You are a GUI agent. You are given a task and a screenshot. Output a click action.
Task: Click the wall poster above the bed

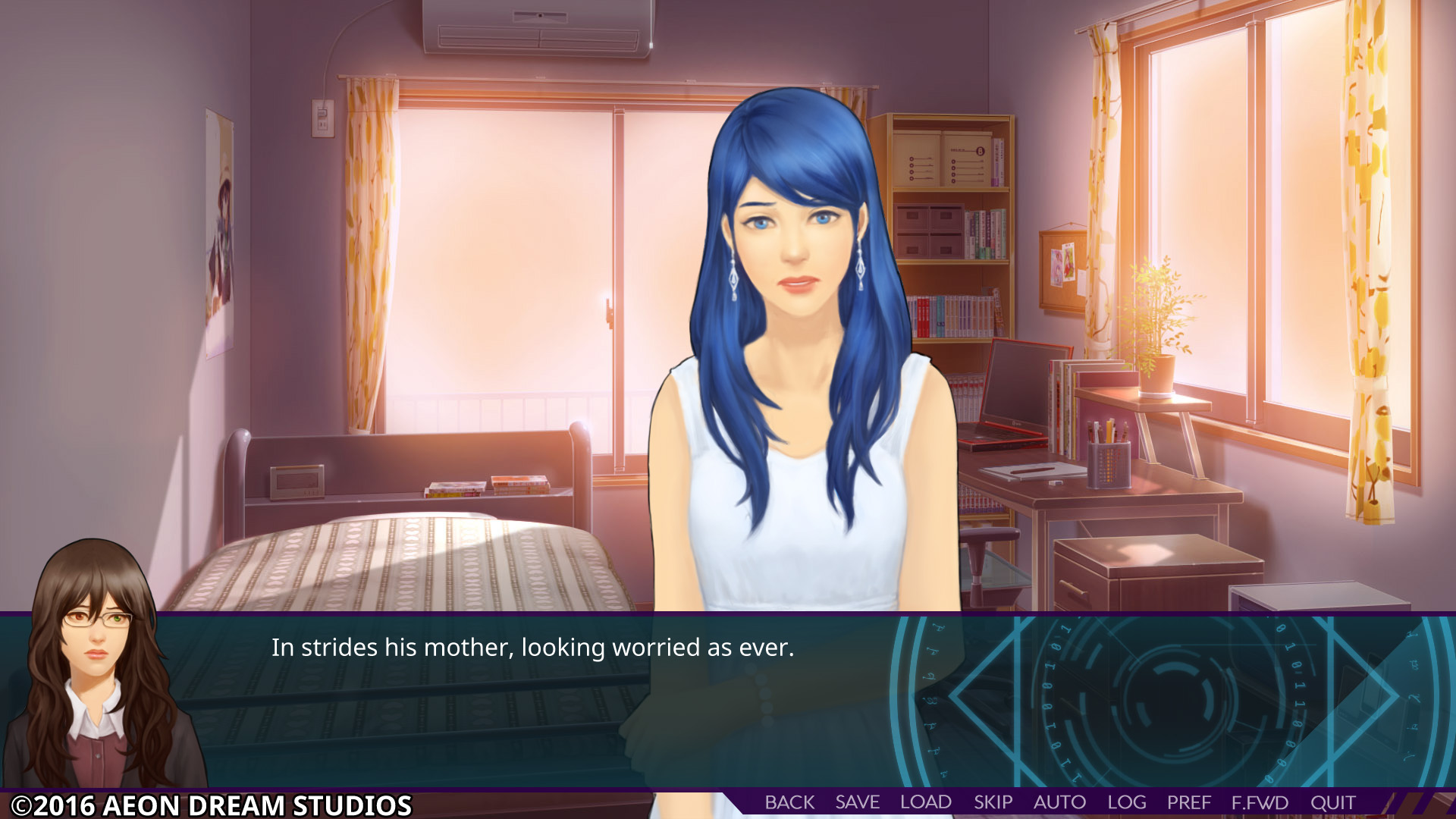click(220, 227)
